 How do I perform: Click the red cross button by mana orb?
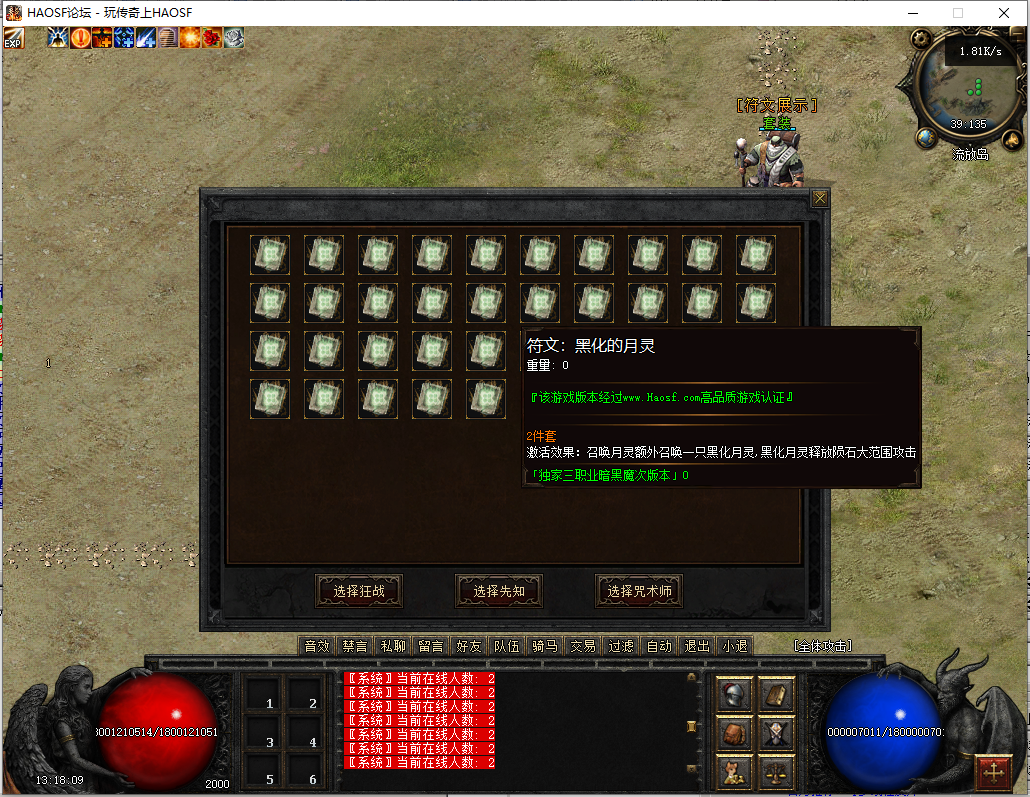pos(994,771)
